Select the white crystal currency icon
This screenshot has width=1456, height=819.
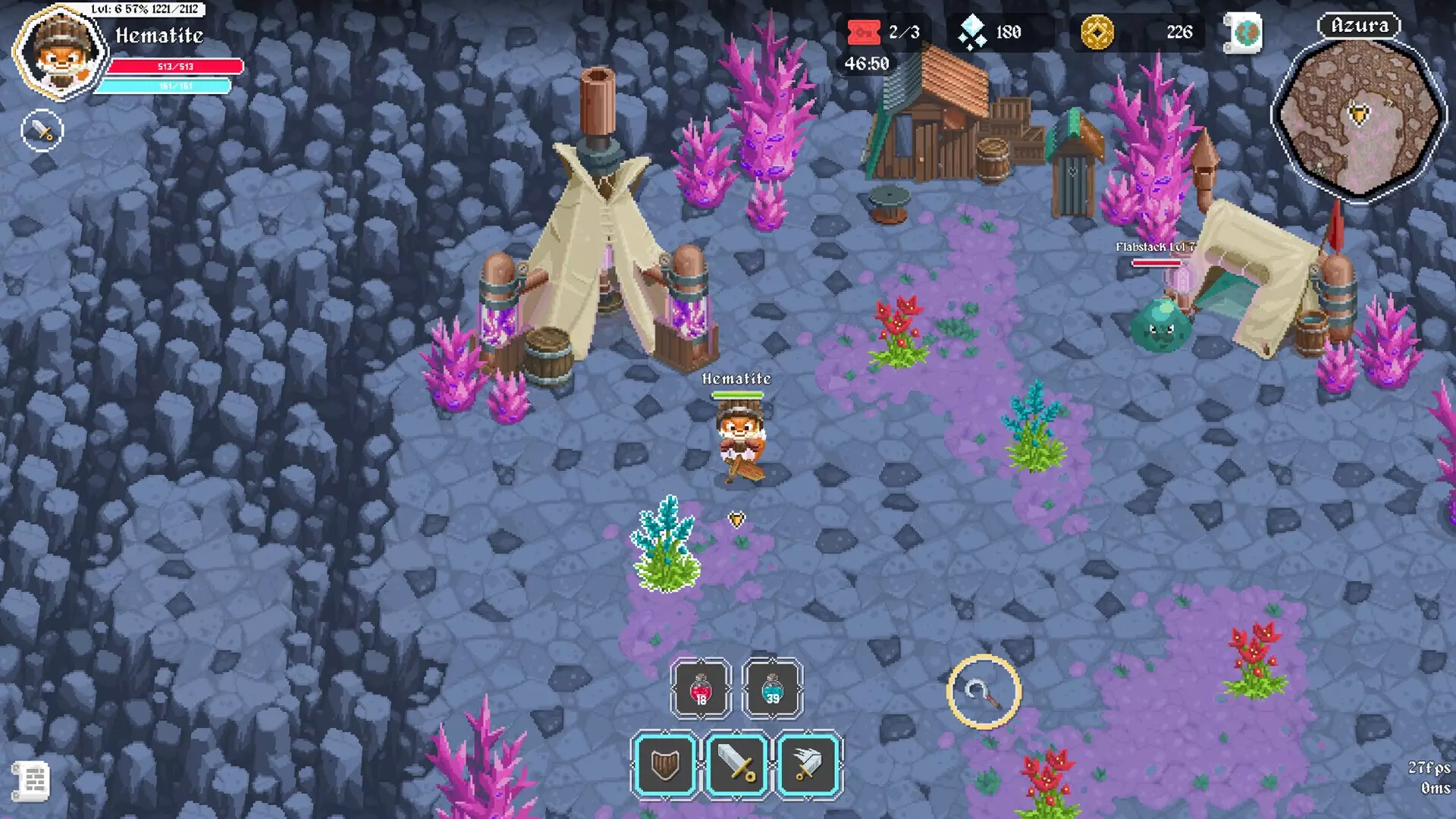(x=971, y=33)
